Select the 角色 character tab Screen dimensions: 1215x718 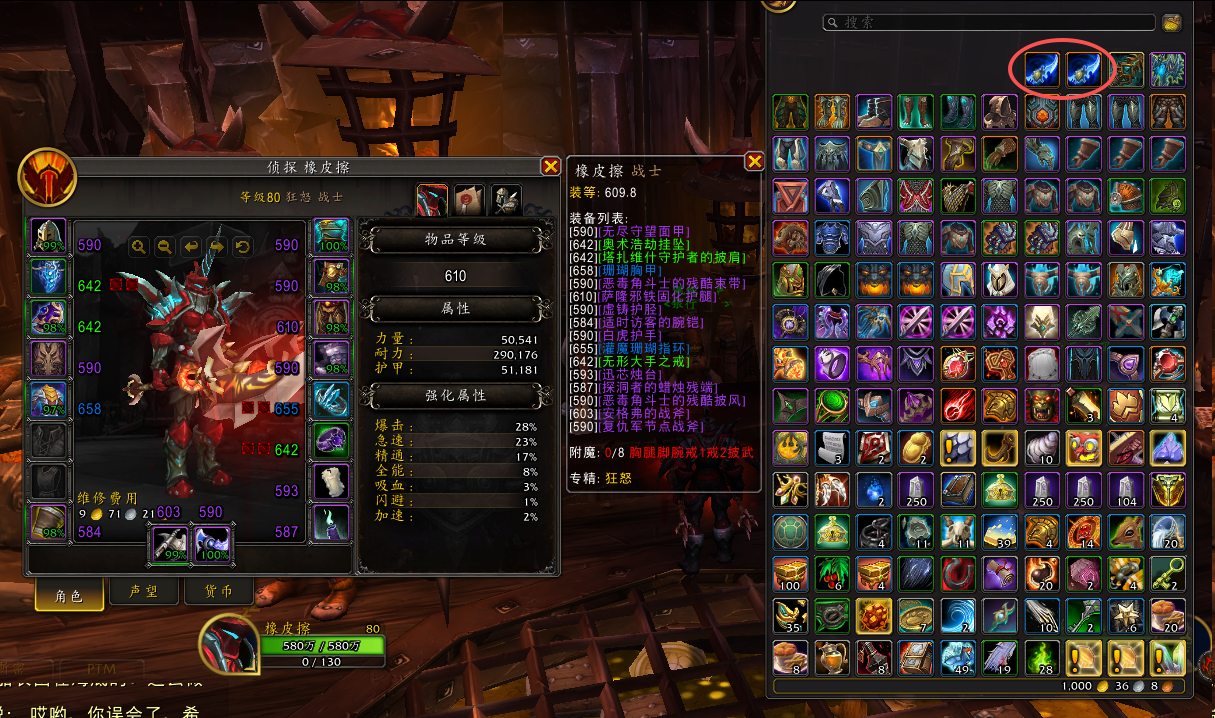click(x=68, y=594)
